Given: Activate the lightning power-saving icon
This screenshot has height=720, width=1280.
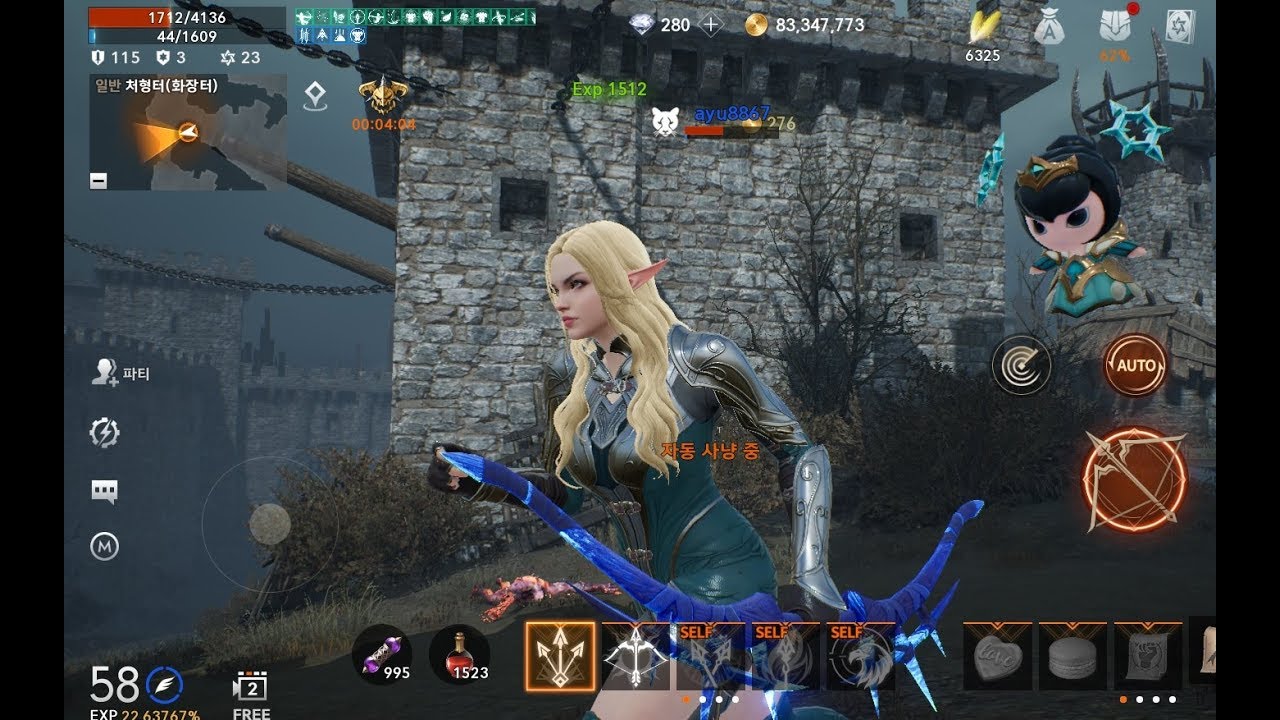Looking at the screenshot, I should pyautogui.click(x=104, y=432).
